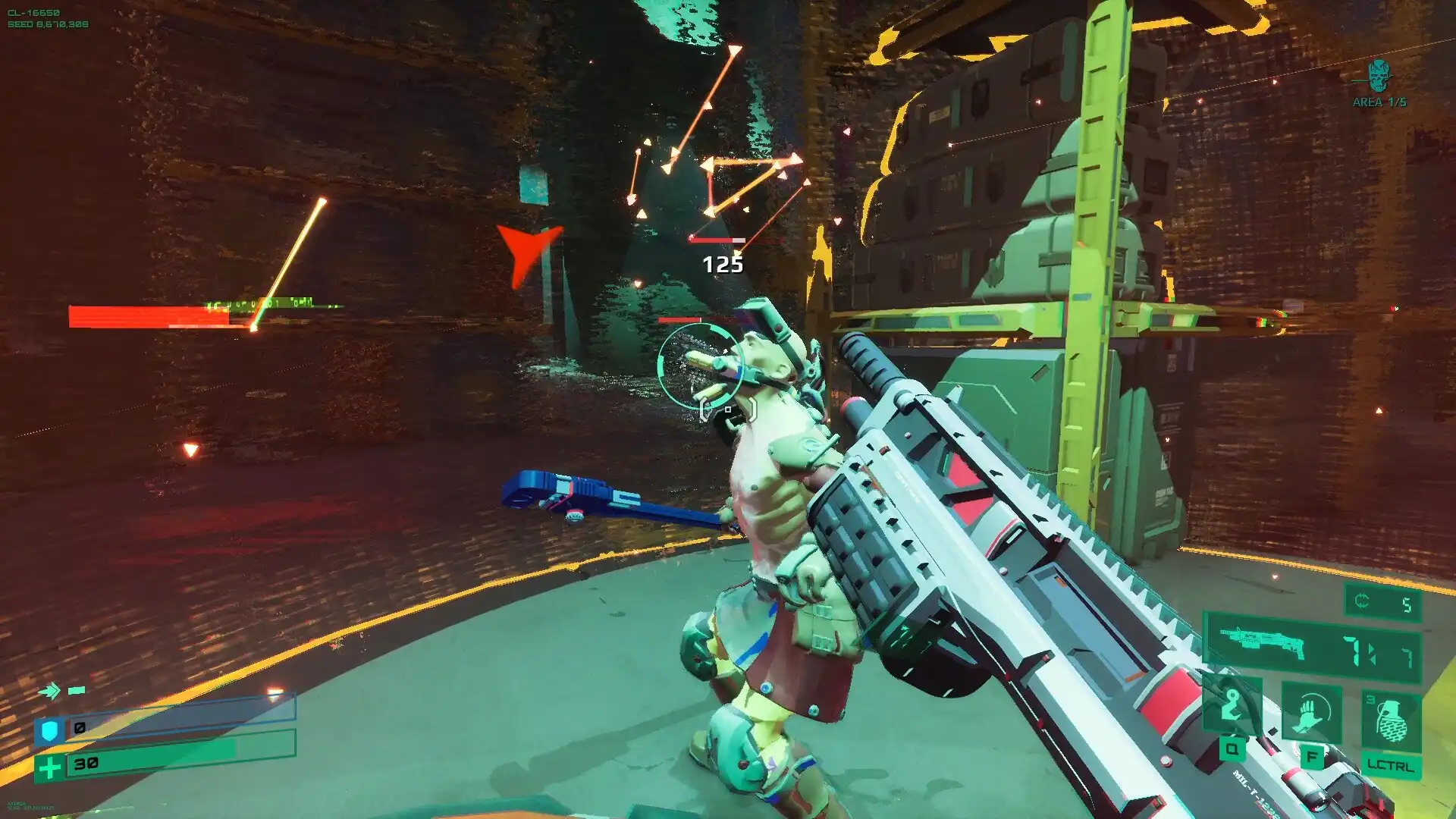Click the skull area progress icon

point(1379,76)
